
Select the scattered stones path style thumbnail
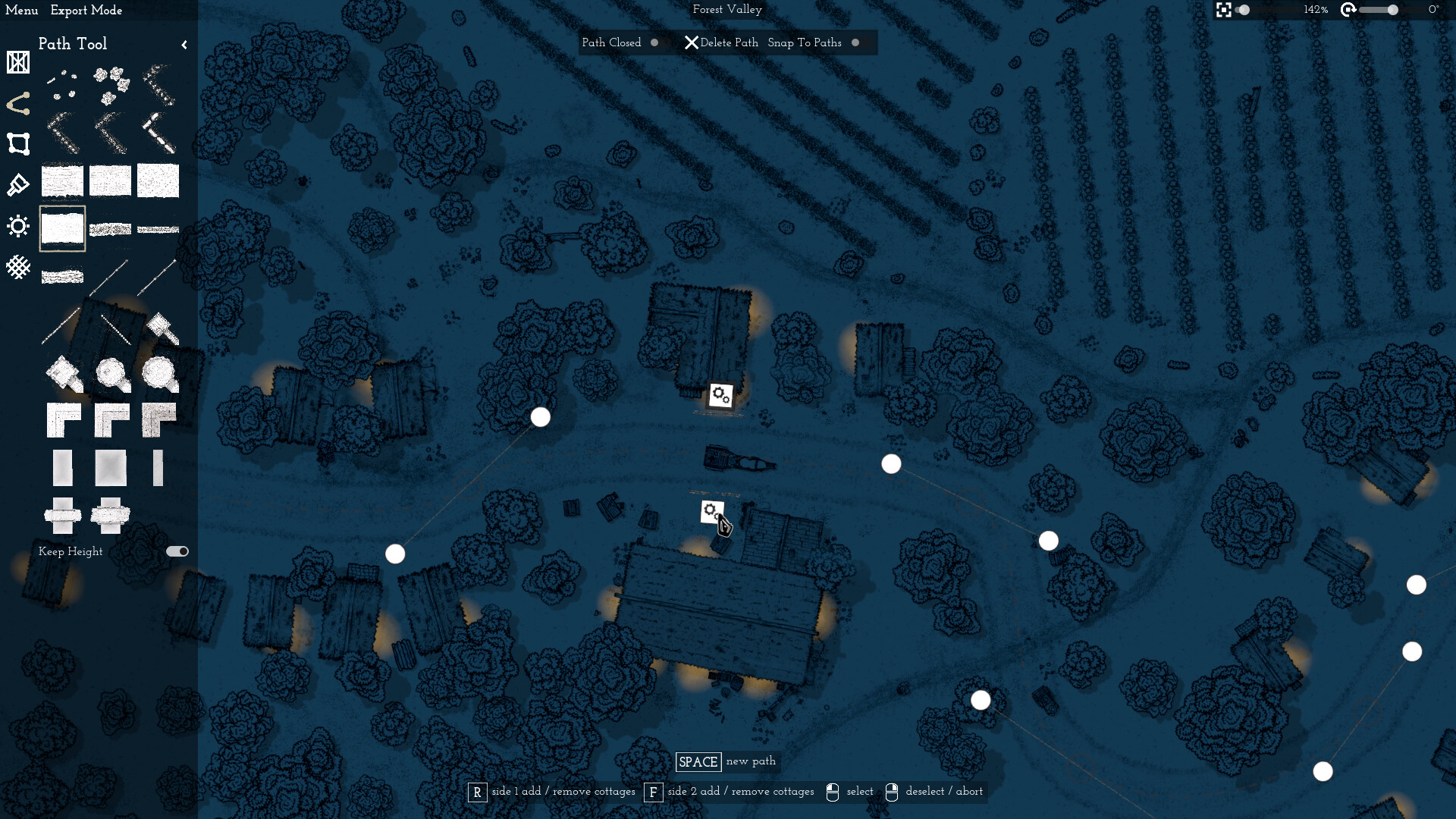click(x=62, y=83)
